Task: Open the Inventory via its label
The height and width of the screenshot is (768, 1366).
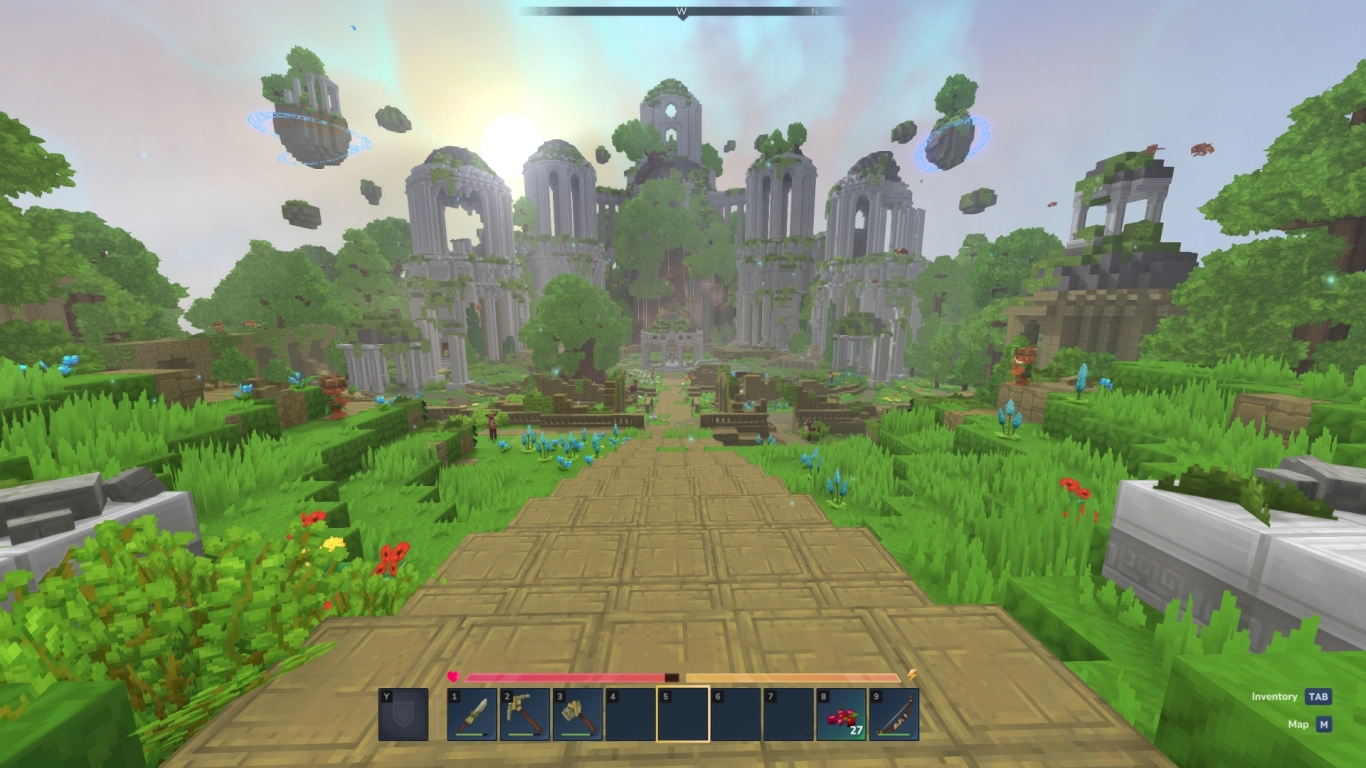Action: point(1275,696)
